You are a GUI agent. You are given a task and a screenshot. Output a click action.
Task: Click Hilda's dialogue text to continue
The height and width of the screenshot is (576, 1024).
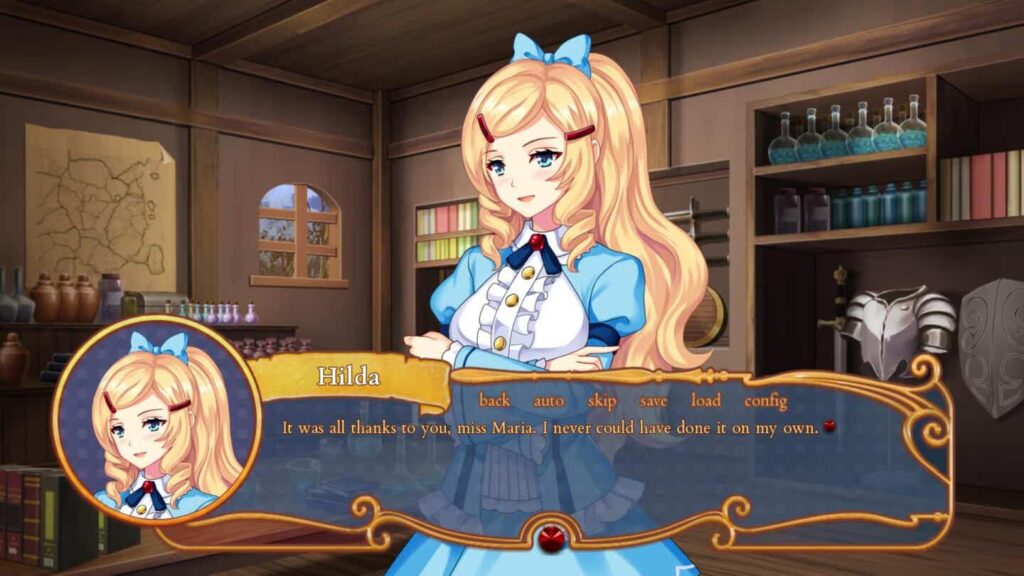tap(551, 428)
